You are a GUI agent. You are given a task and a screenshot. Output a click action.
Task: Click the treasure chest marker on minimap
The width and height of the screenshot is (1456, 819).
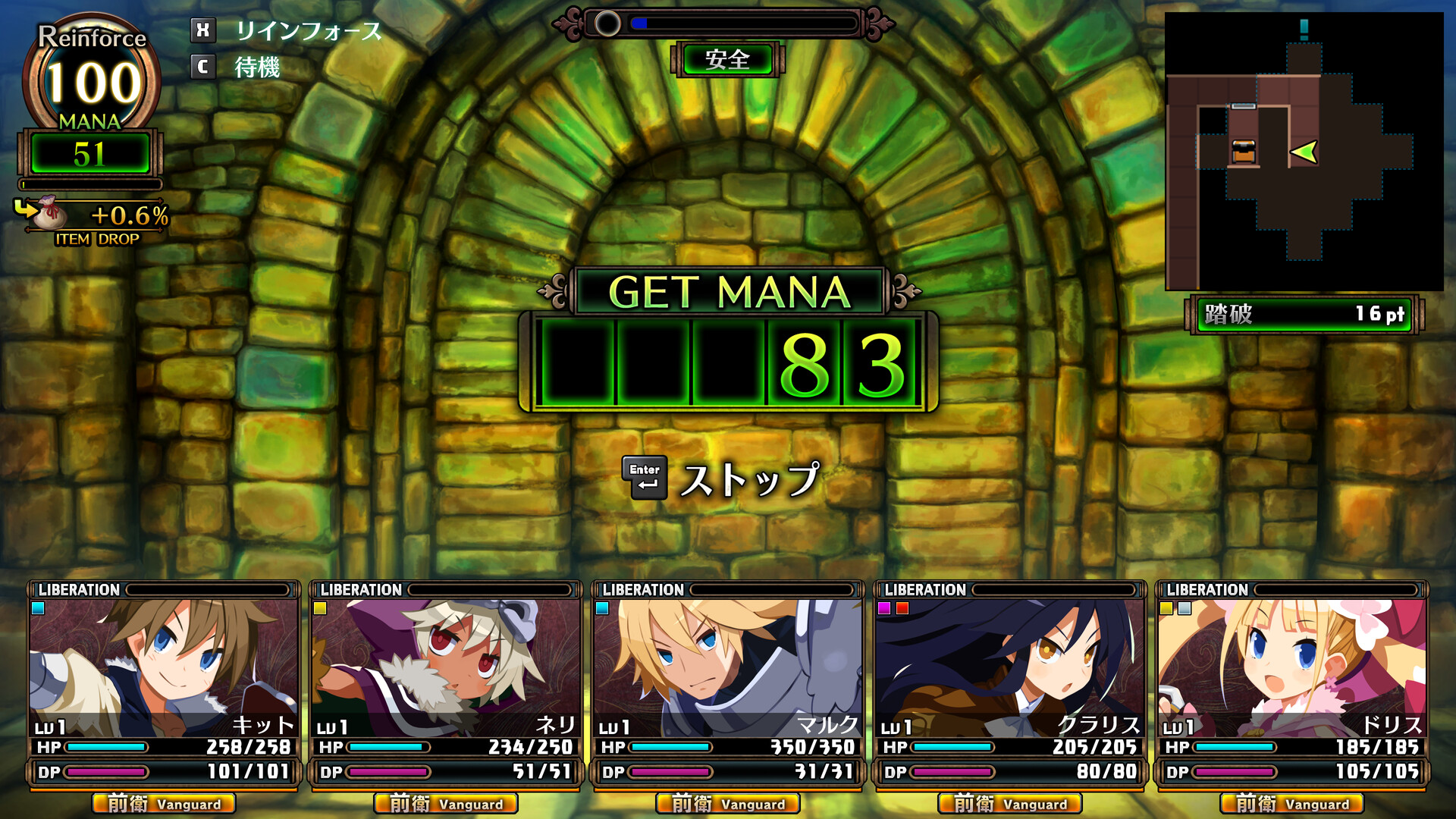(1243, 151)
